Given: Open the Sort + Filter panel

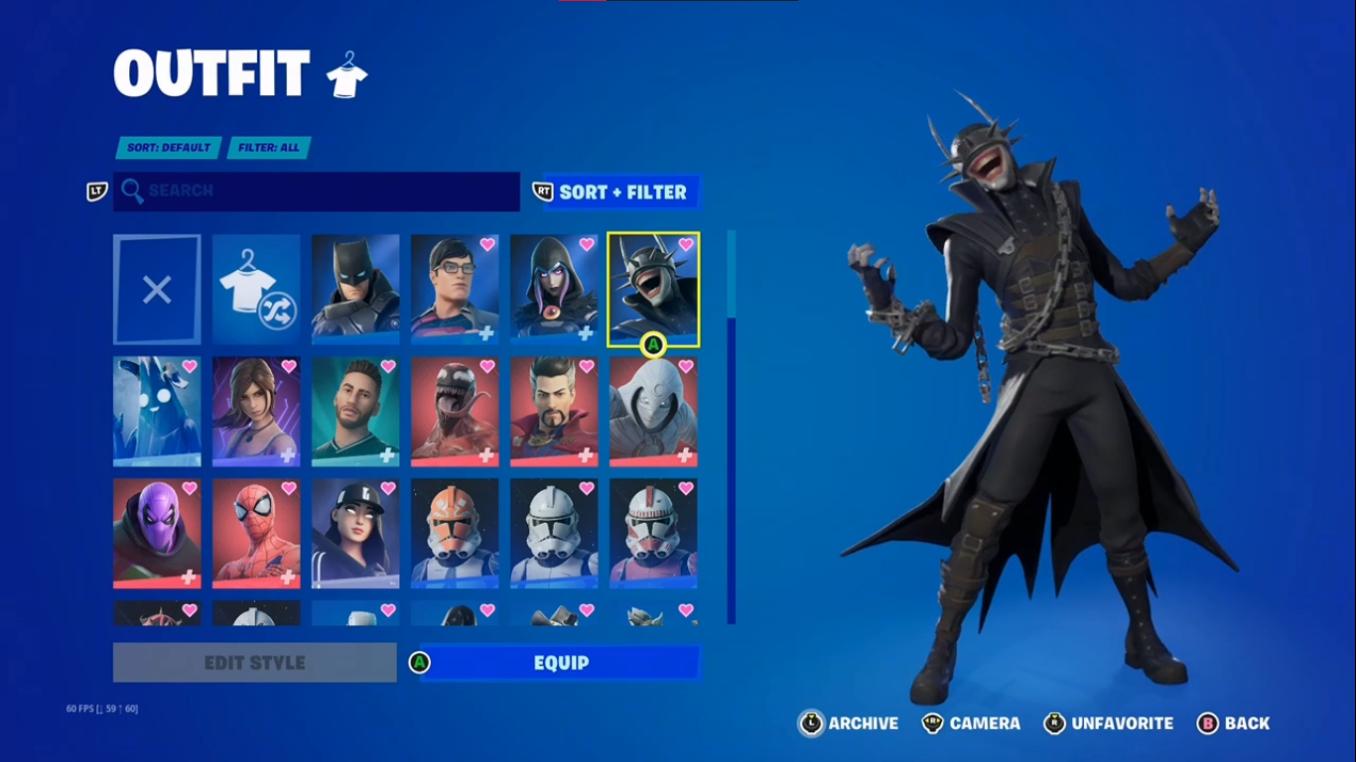Looking at the screenshot, I should tap(614, 192).
